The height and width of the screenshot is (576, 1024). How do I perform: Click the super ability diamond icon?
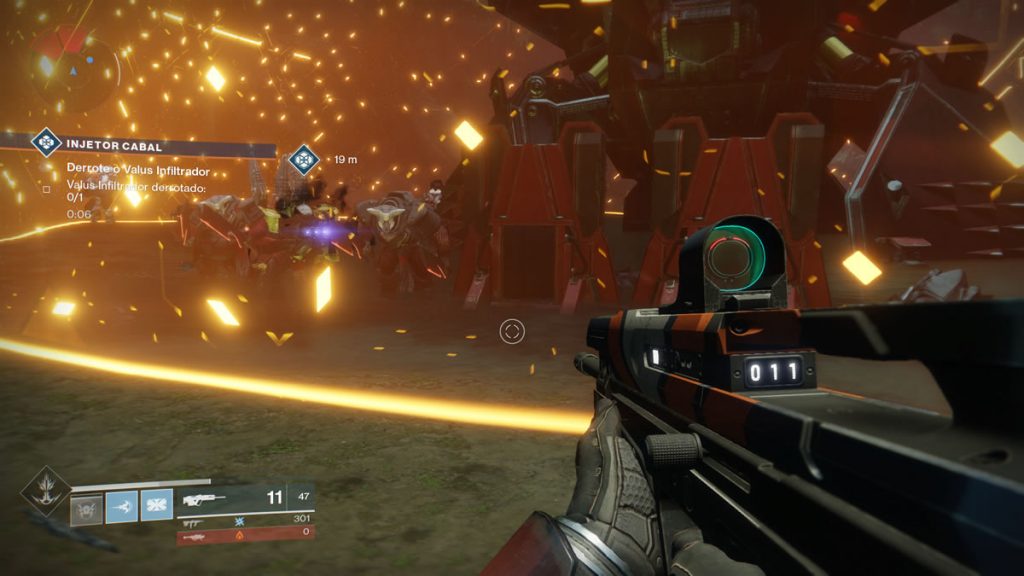[45, 489]
